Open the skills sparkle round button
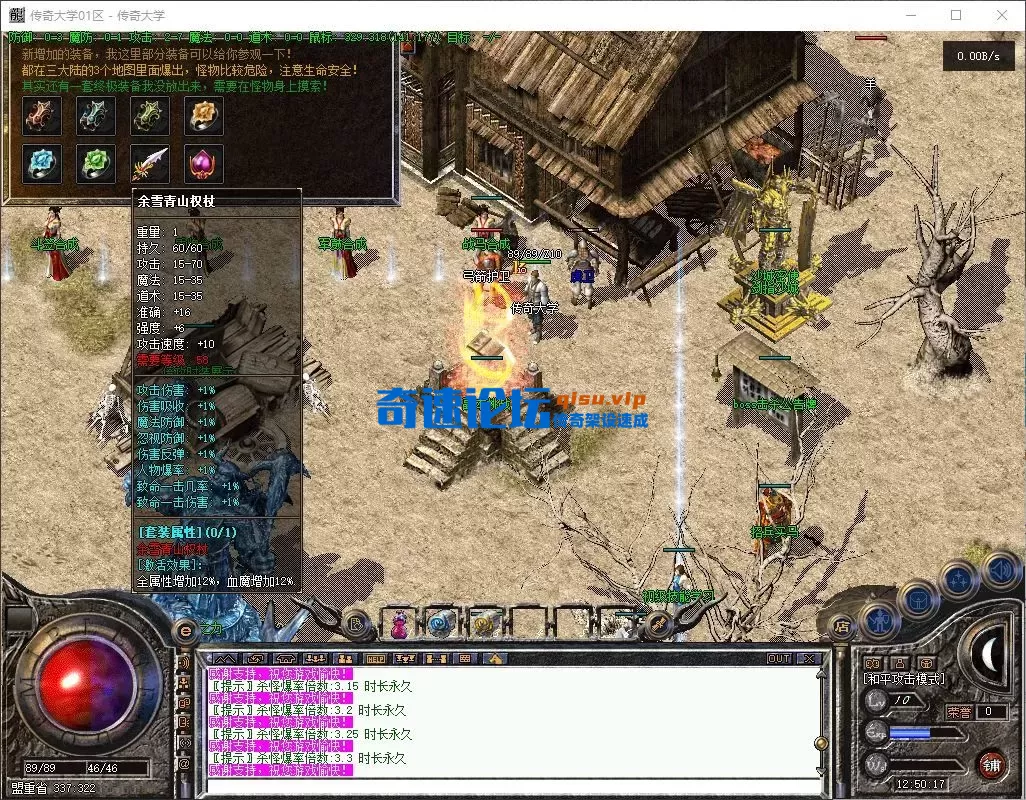1026x800 pixels. coord(958,580)
